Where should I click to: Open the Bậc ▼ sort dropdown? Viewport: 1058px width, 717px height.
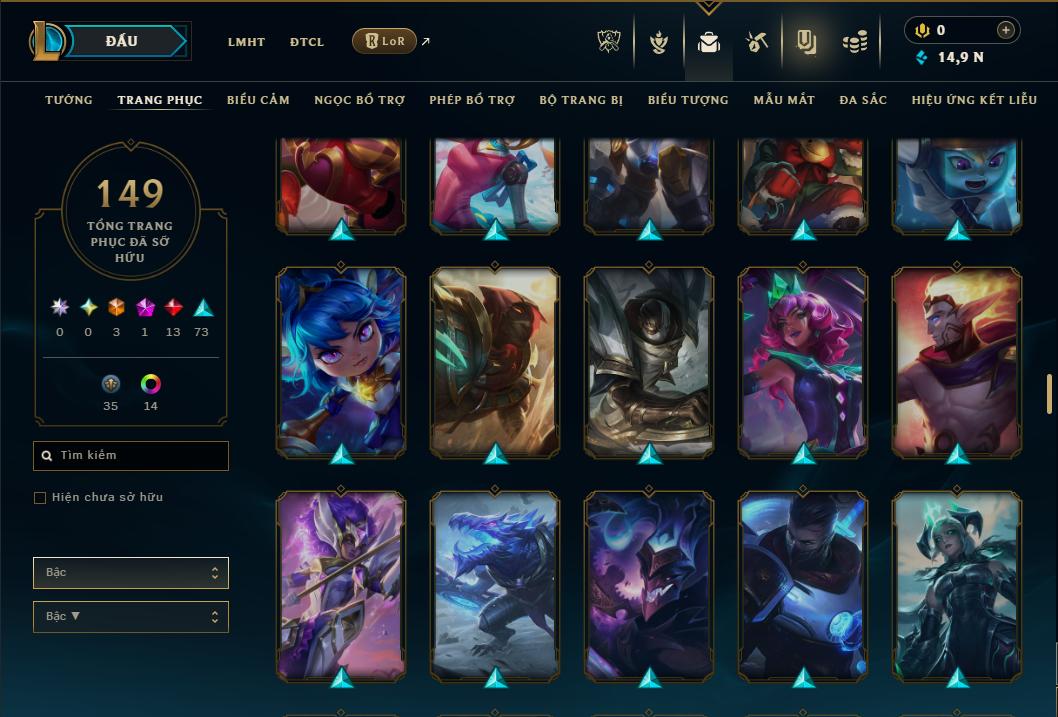click(131, 616)
